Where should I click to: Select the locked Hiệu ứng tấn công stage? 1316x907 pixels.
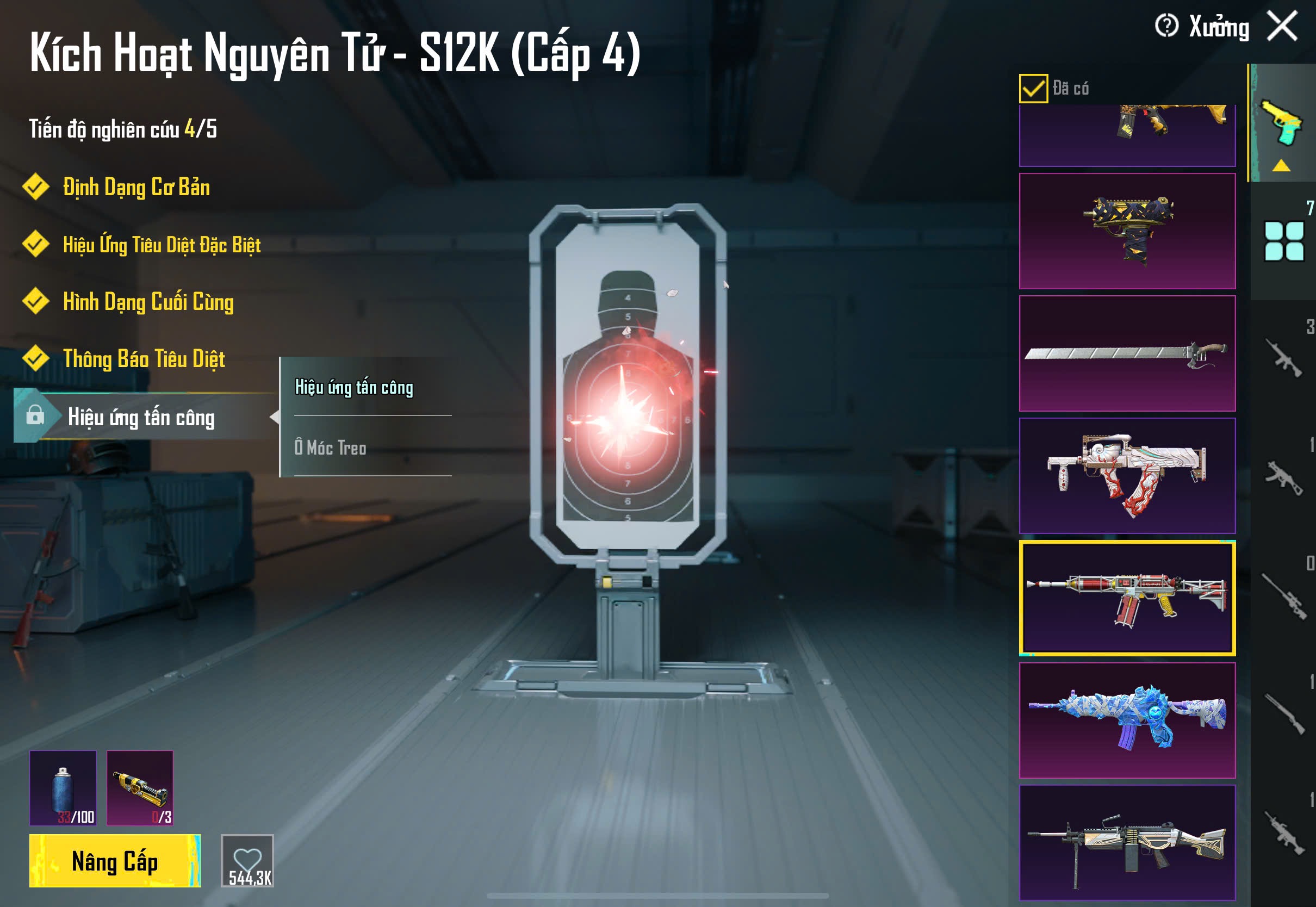pos(141,418)
